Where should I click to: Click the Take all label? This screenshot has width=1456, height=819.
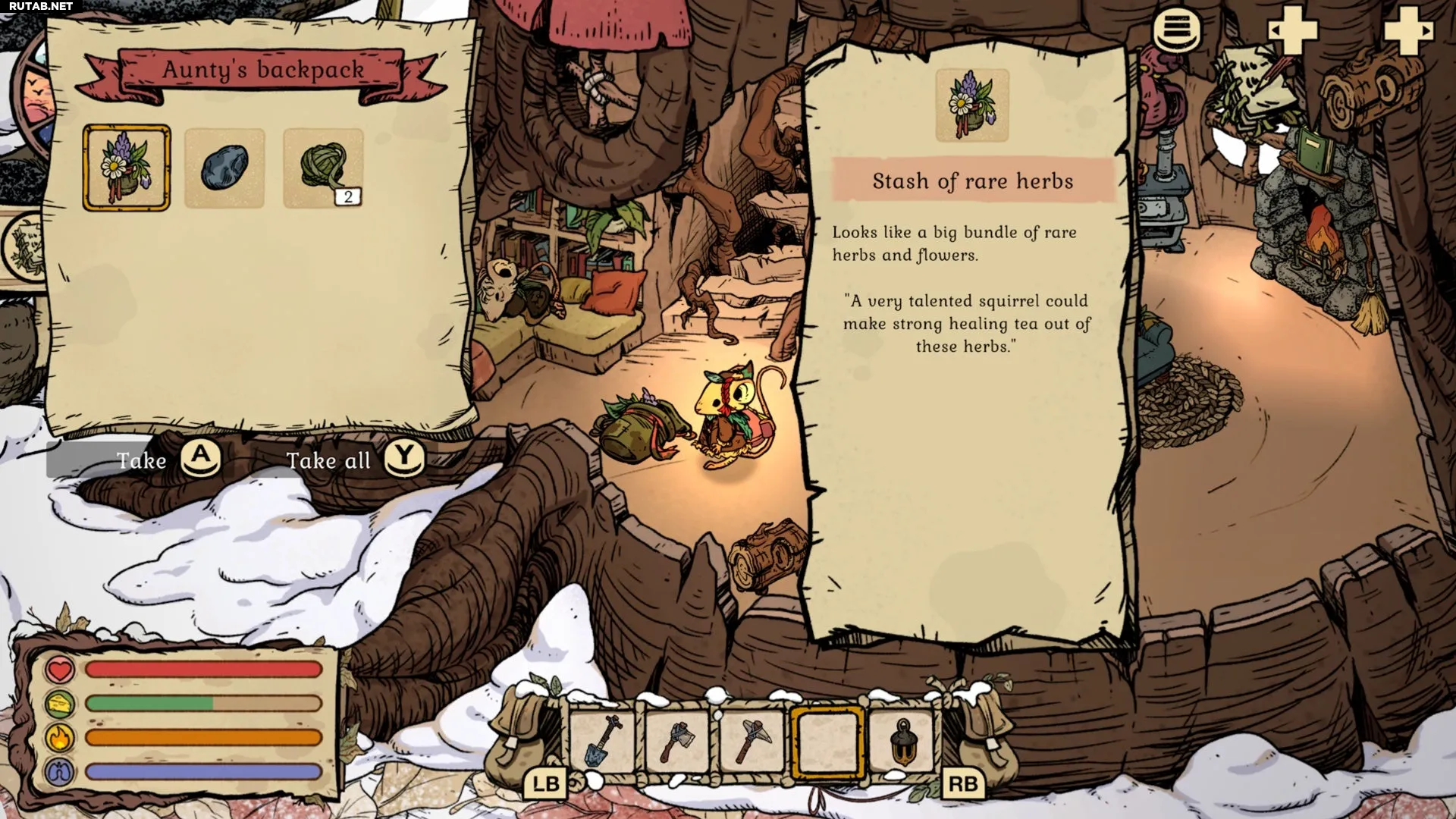tap(328, 460)
